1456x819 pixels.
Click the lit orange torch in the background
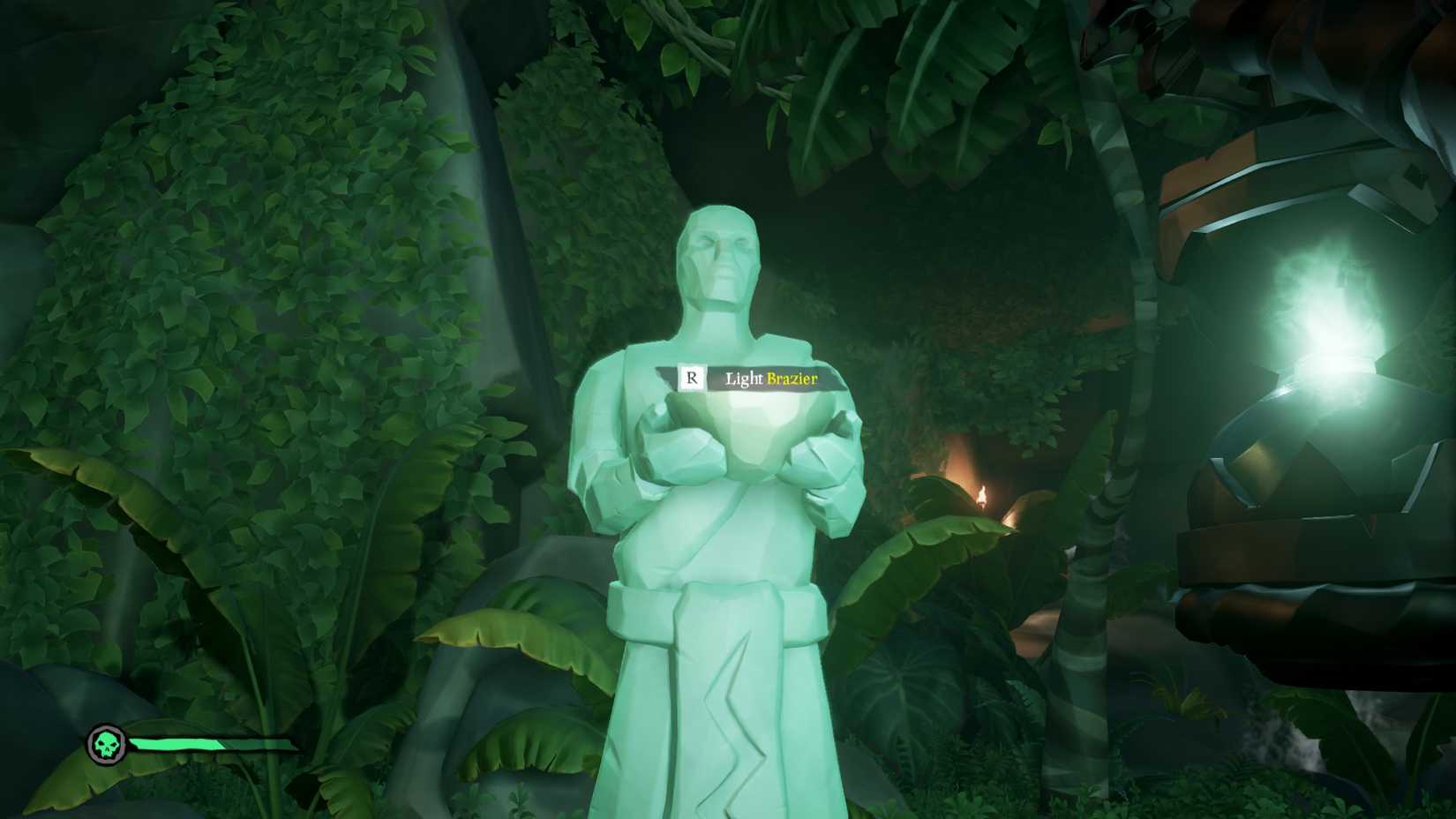(982, 494)
